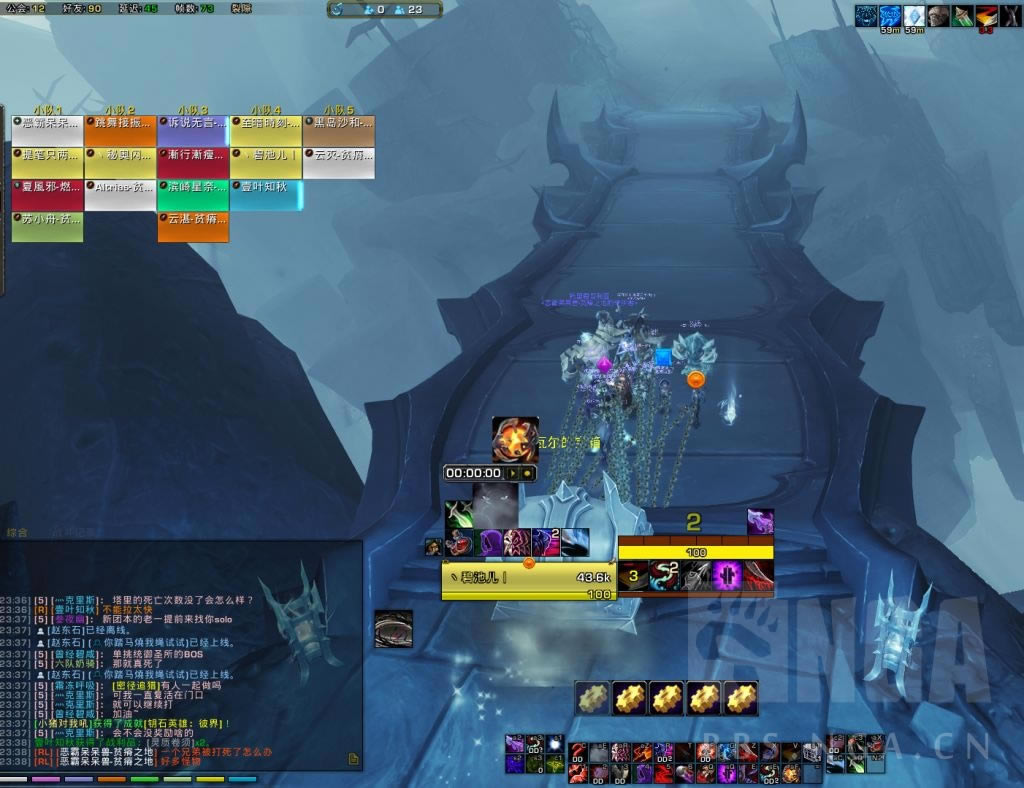Click the portrait buff icon in top-right row
The image size is (1024, 788).
pyautogui.click(x=938, y=16)
